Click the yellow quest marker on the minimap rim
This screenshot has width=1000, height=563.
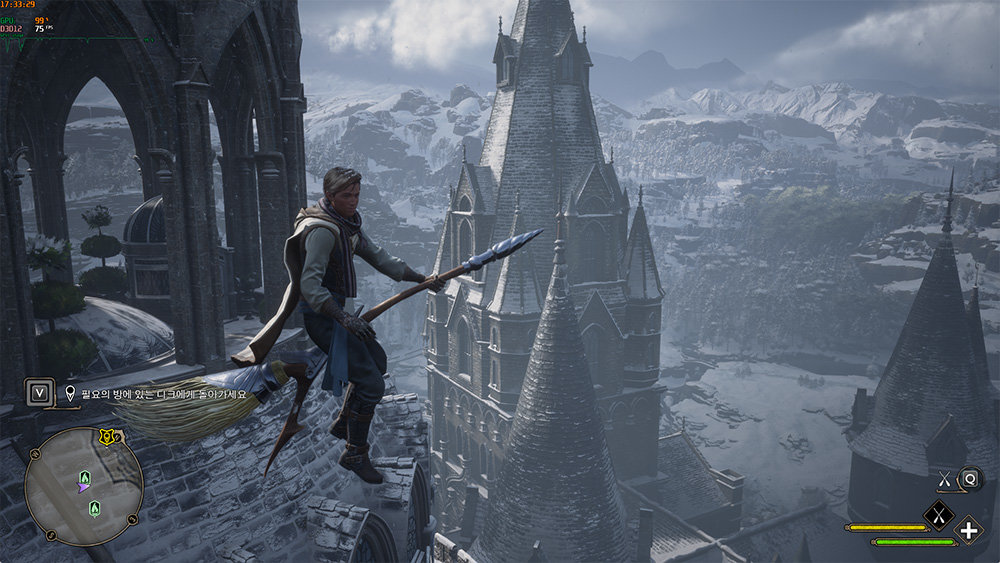click(107, 437)
